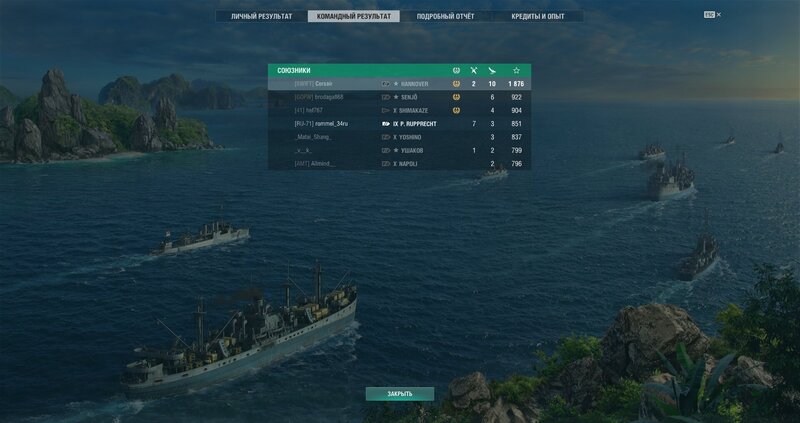This screenshot has width=800, height=423.
Task: Select the Corsair player row with Hannover
Action: click(399, 84)
